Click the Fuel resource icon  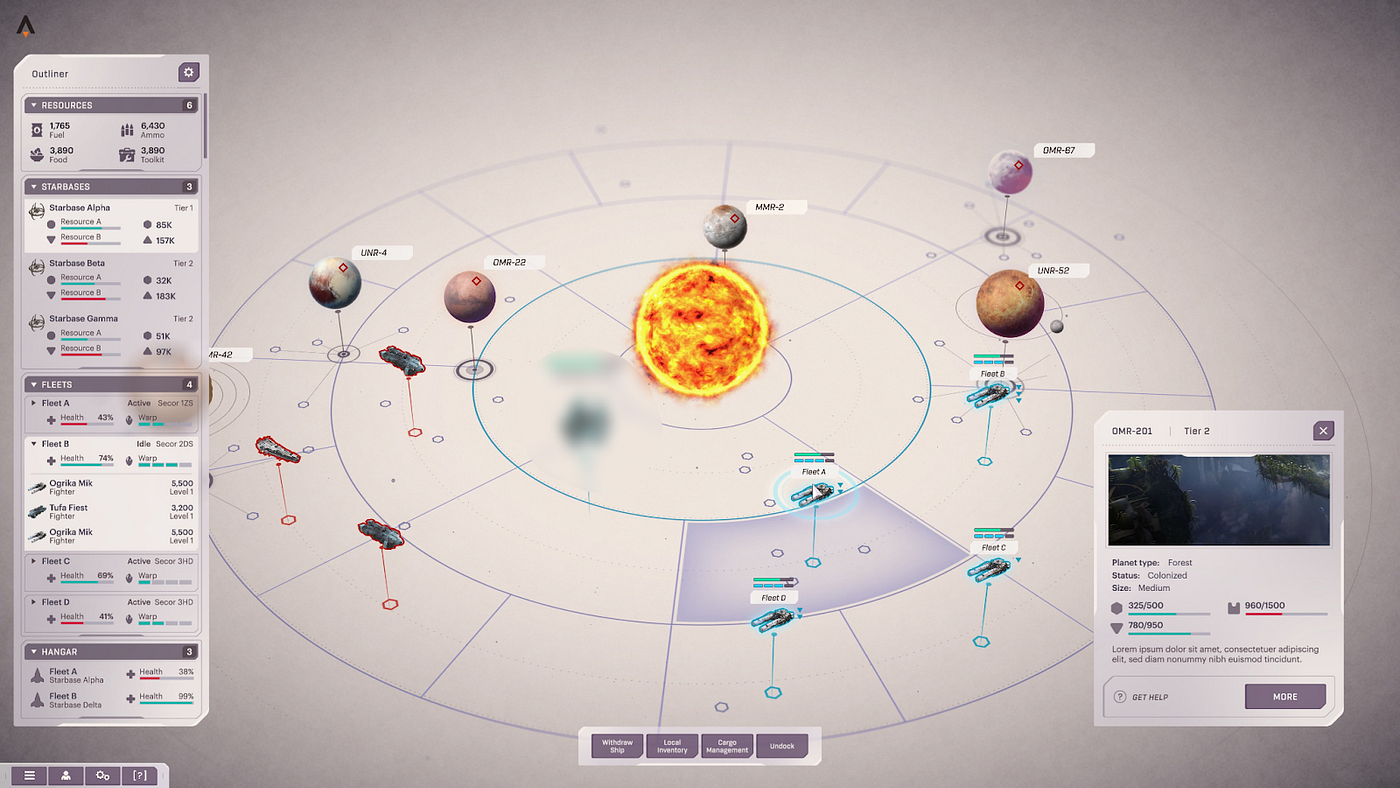tap(36, 128)
